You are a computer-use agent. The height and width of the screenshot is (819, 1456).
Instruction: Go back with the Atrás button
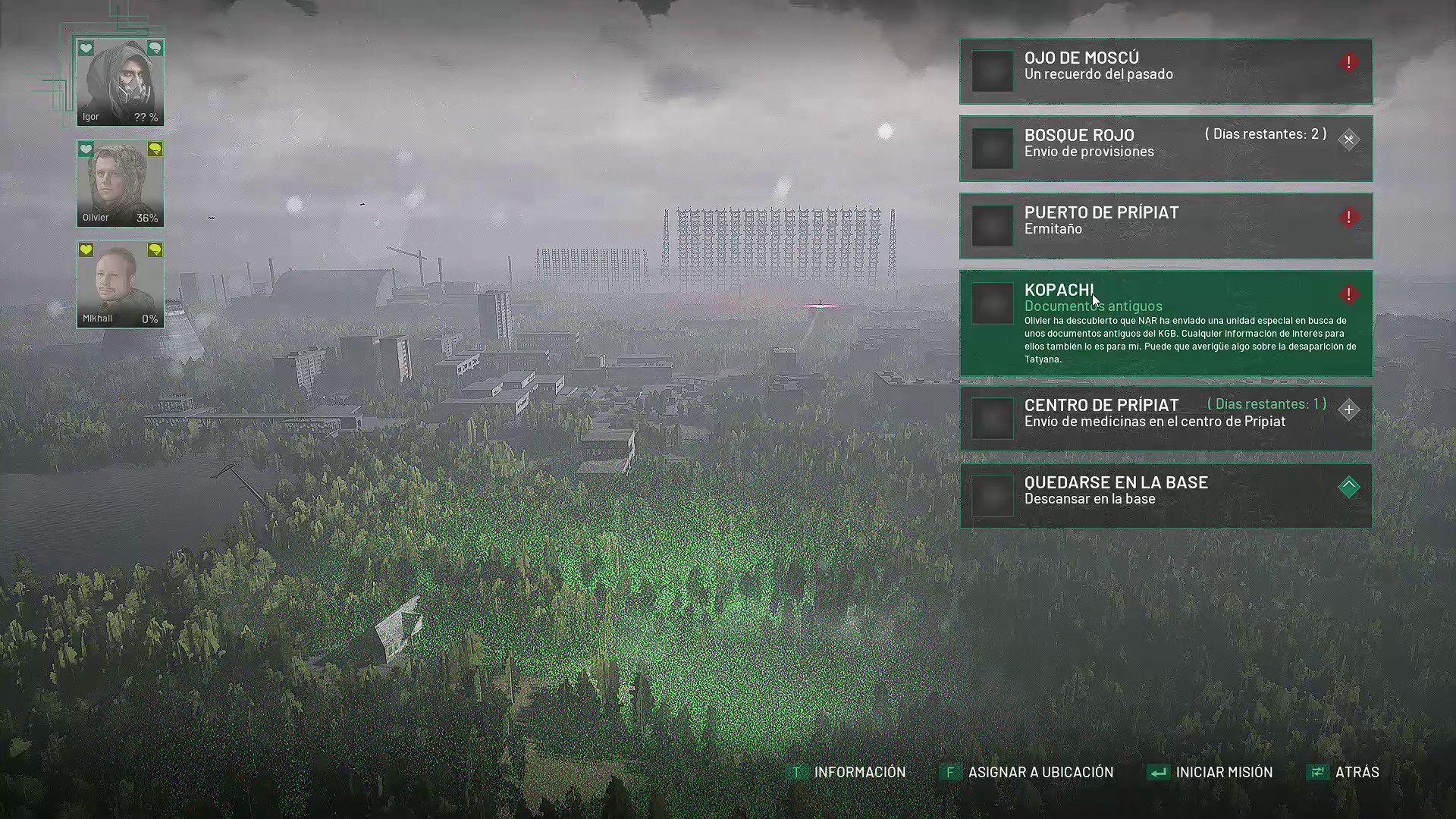1345,772
